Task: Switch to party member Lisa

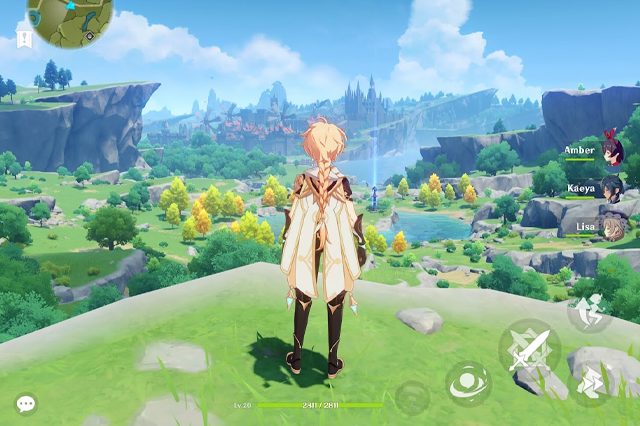Action: (612, 227)
